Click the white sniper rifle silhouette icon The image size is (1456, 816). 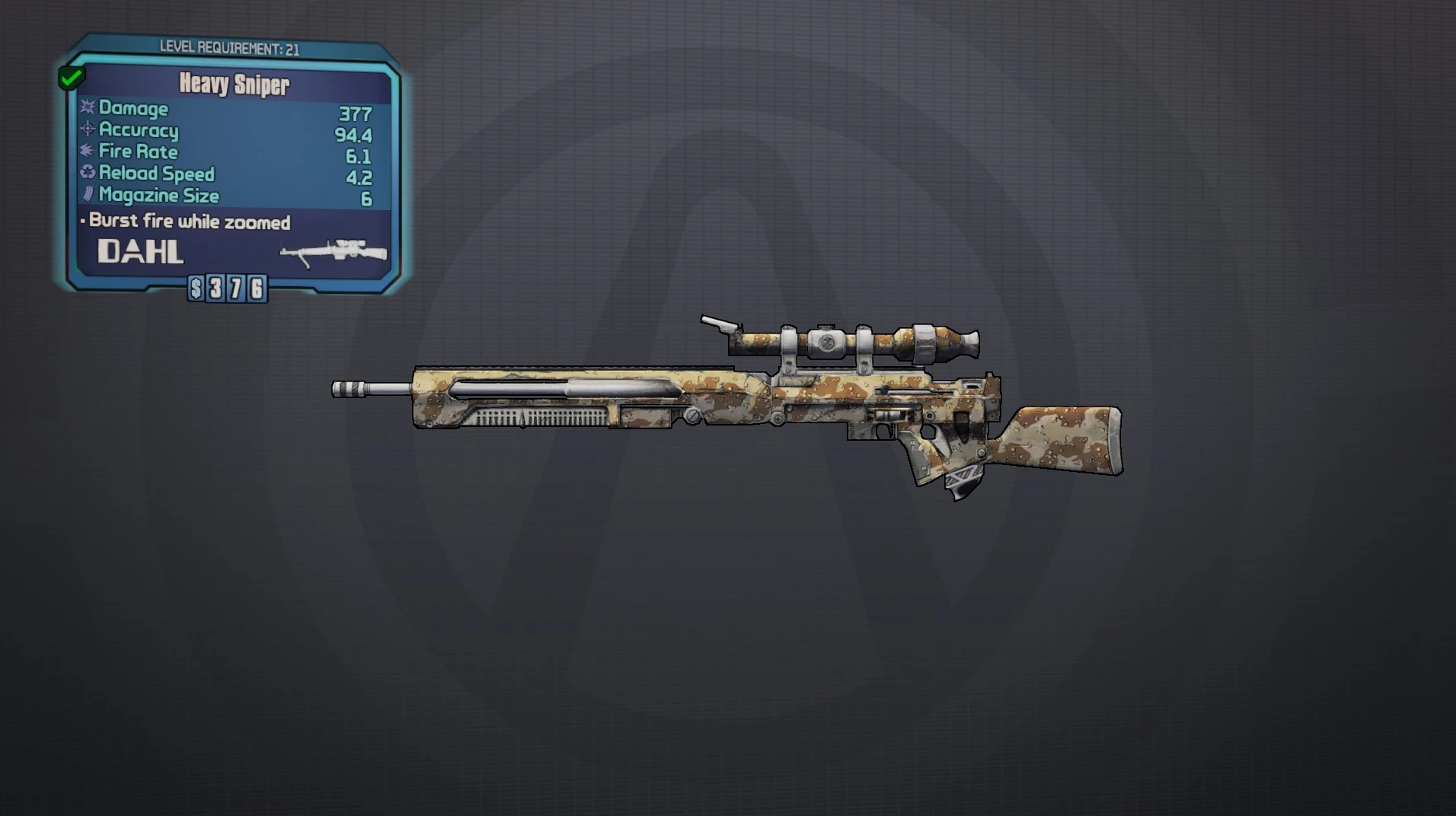333,251
